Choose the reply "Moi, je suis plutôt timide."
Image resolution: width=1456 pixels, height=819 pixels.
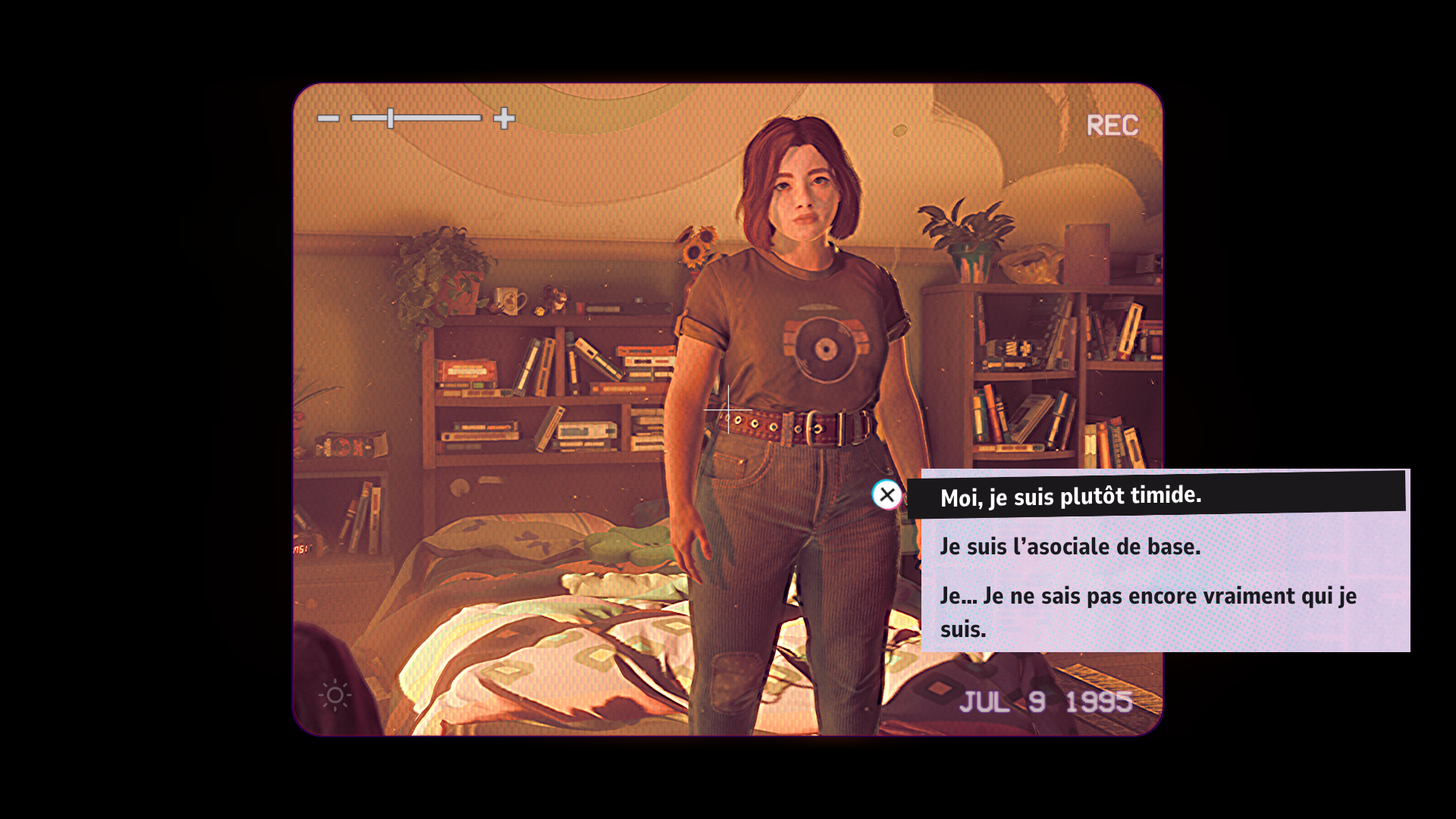pyautogui.click(x=1070, y=497)
